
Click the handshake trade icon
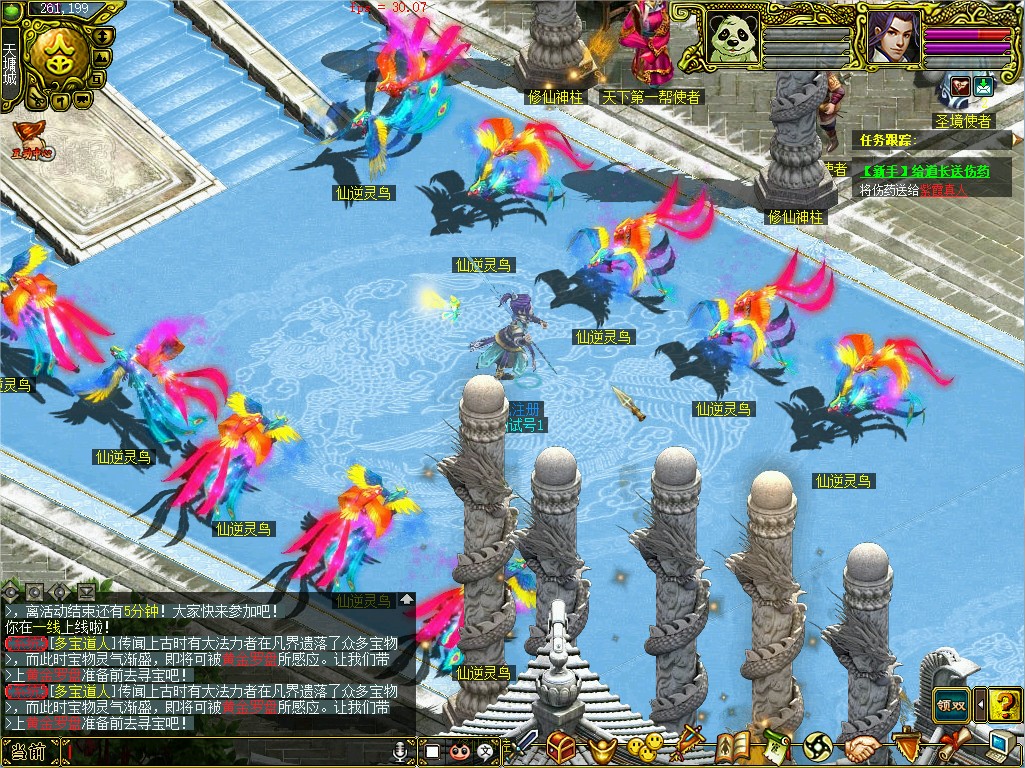click(x=861, y=747)
